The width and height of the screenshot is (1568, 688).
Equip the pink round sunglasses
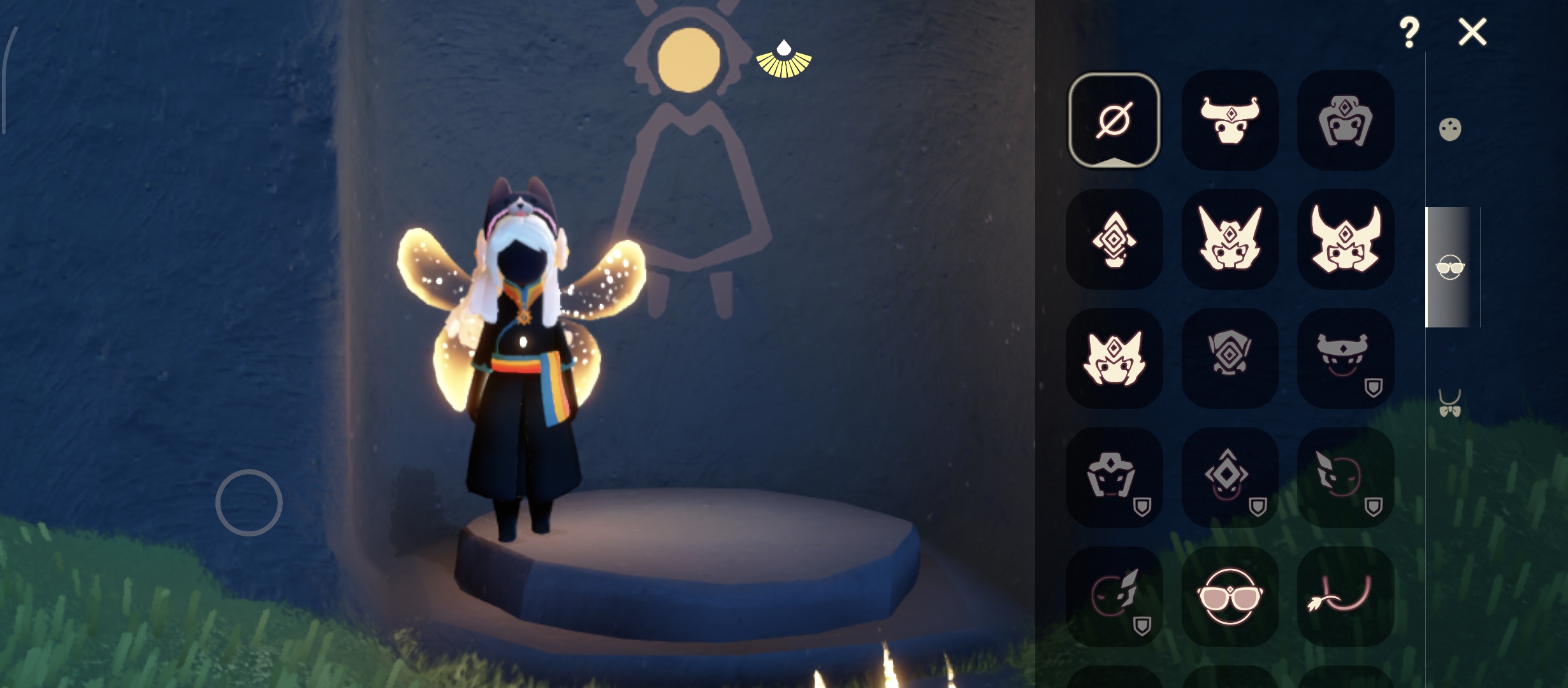coord(1230,596)
